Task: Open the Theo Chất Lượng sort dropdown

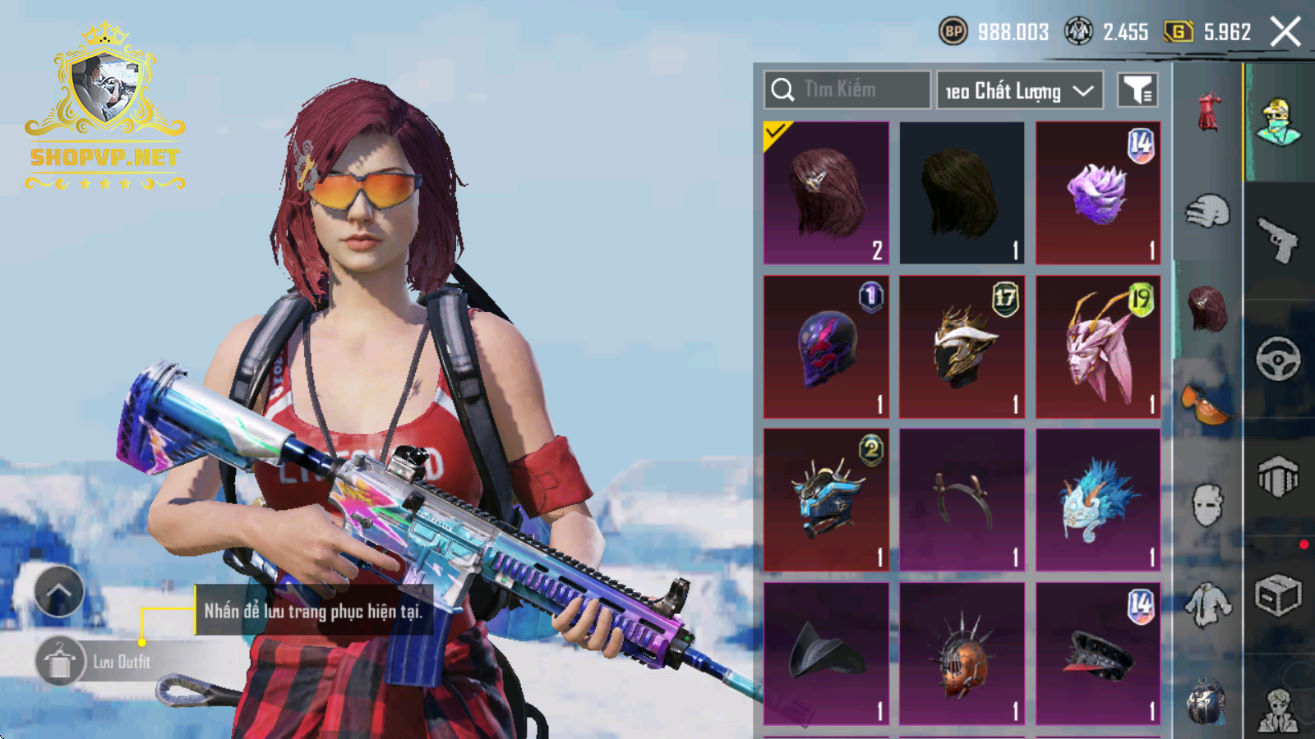Action: click(1019, 91)
